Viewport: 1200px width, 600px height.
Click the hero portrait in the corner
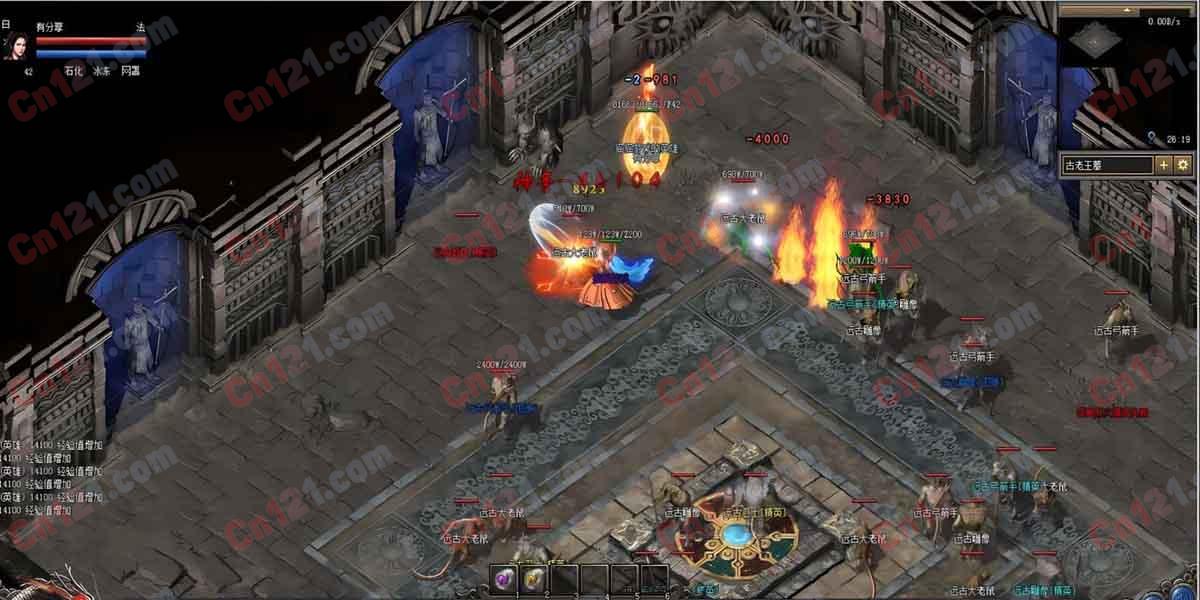click(17, 45)
